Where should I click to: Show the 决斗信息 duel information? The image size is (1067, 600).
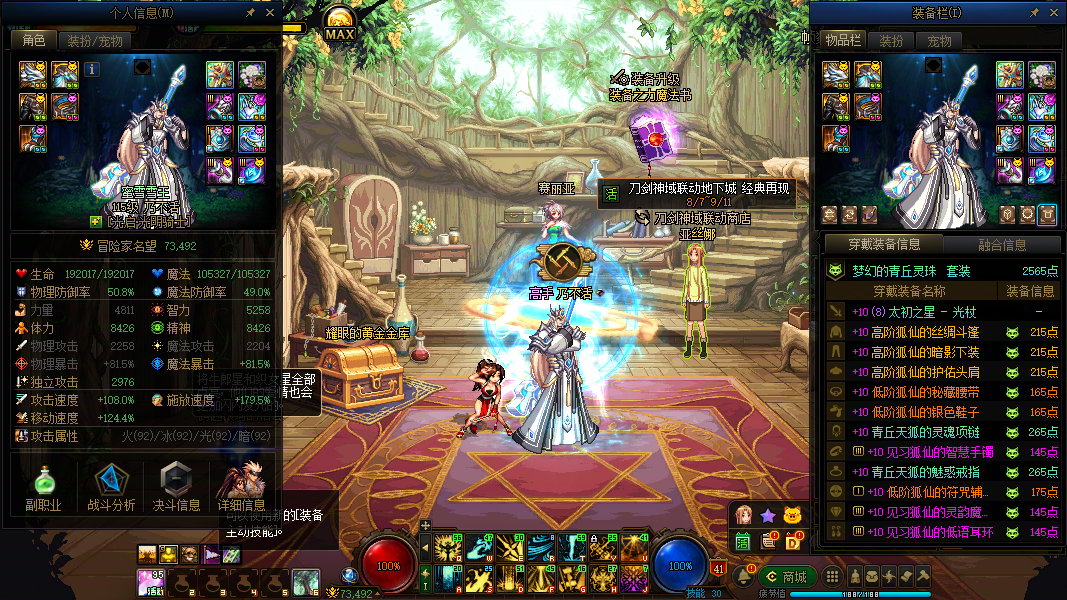coord(176,487)
